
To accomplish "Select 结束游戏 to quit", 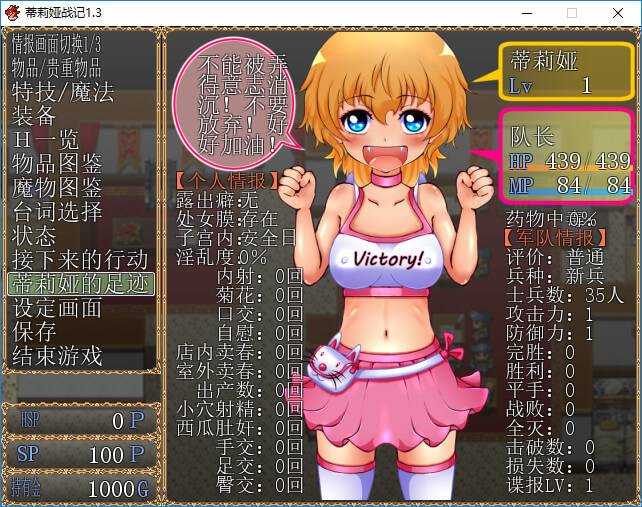I will coord(57,355).
